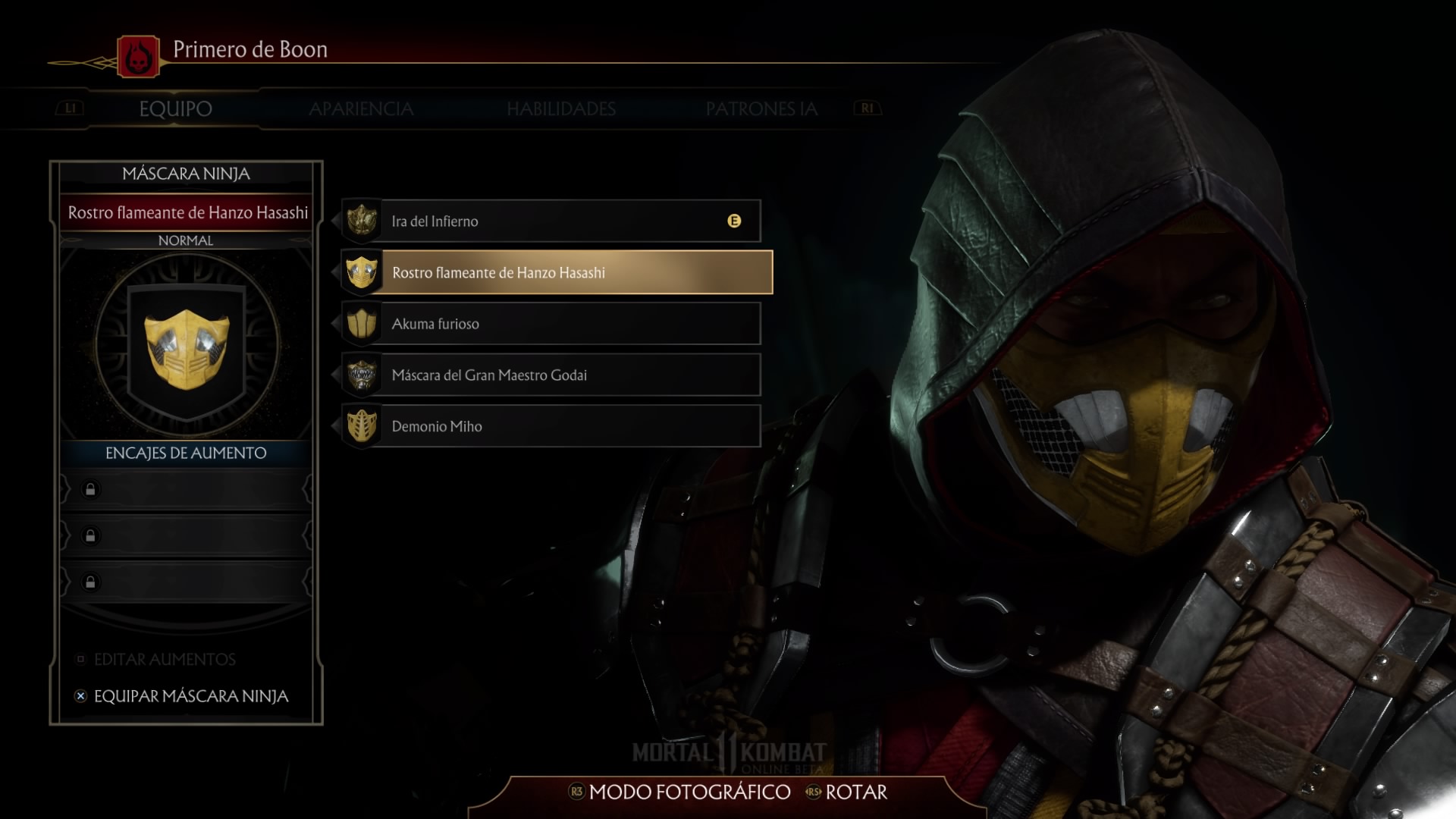
Task: Go to the HABILIDADES tab
Action: pyautogui.click(x=561, y=109)
